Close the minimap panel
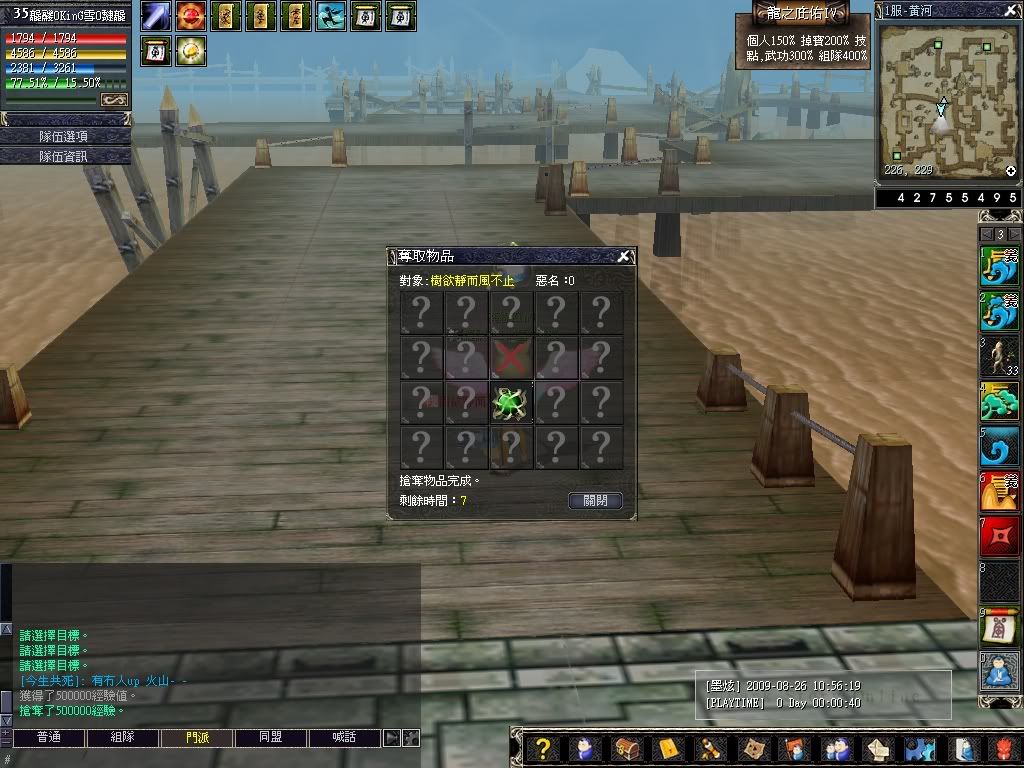This screenshot has height=768, width=1024. point(1009,10)
